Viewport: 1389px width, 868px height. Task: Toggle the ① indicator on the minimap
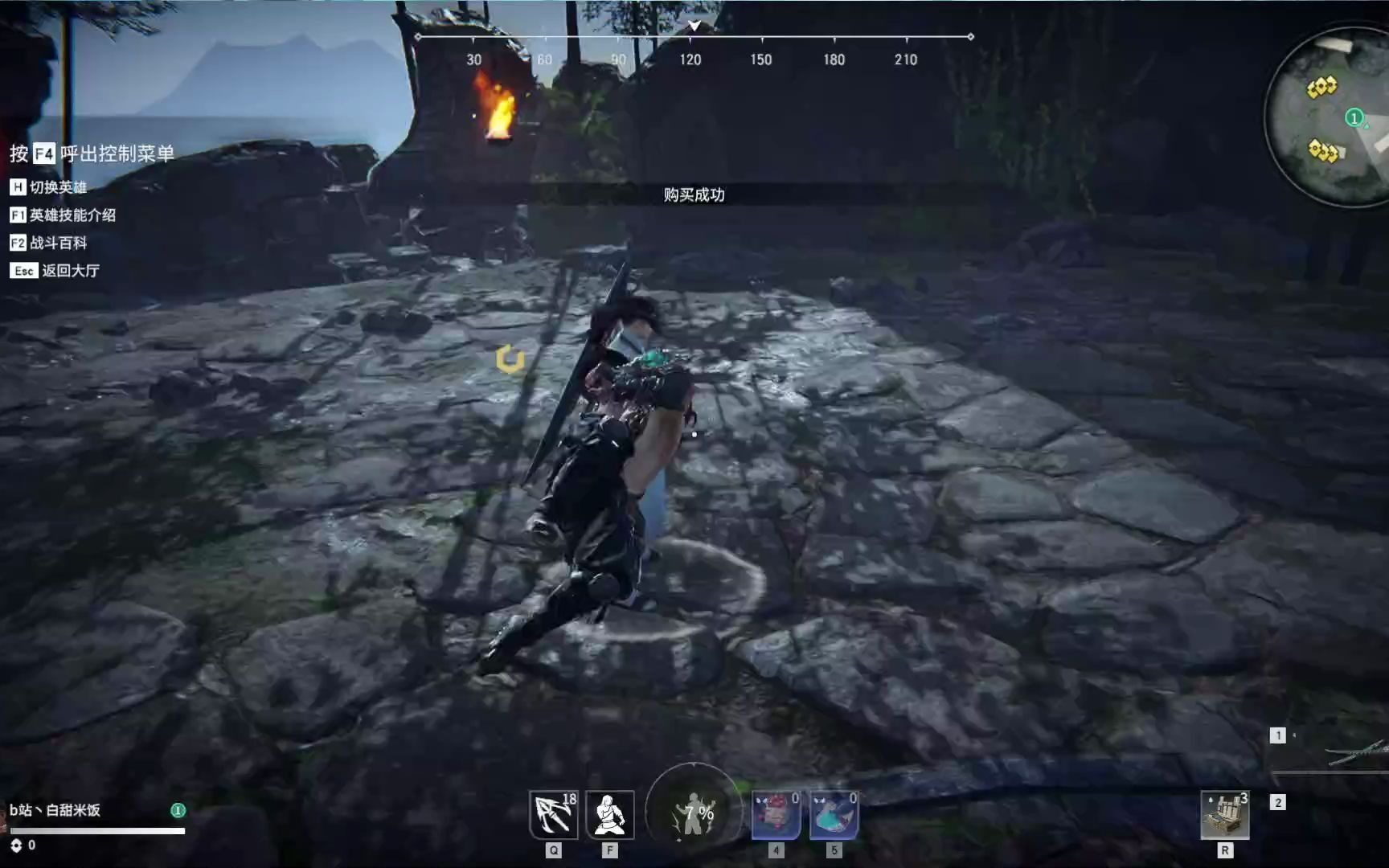(1354, 117)
